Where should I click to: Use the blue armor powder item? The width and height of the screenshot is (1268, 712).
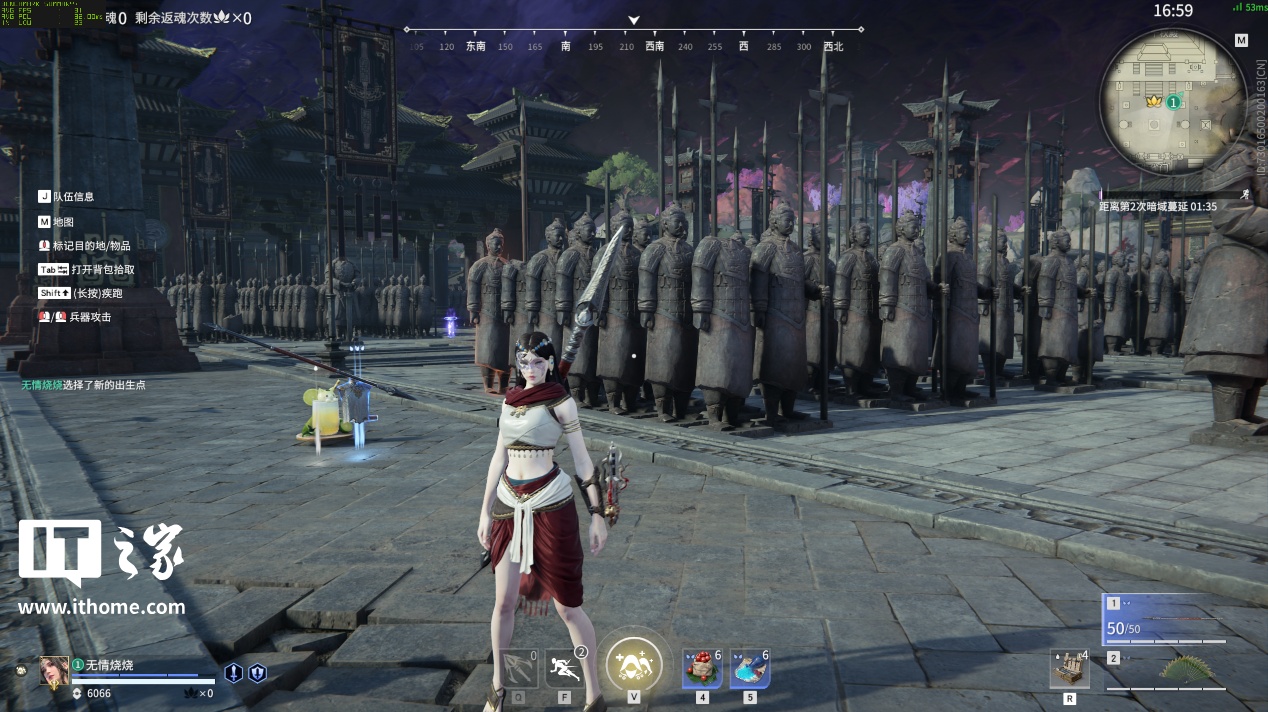749,668
